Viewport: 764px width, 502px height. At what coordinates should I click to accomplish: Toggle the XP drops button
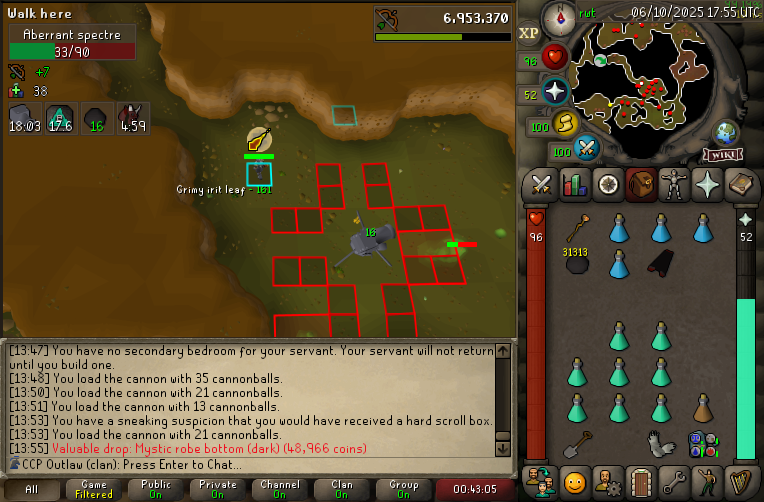528,33
